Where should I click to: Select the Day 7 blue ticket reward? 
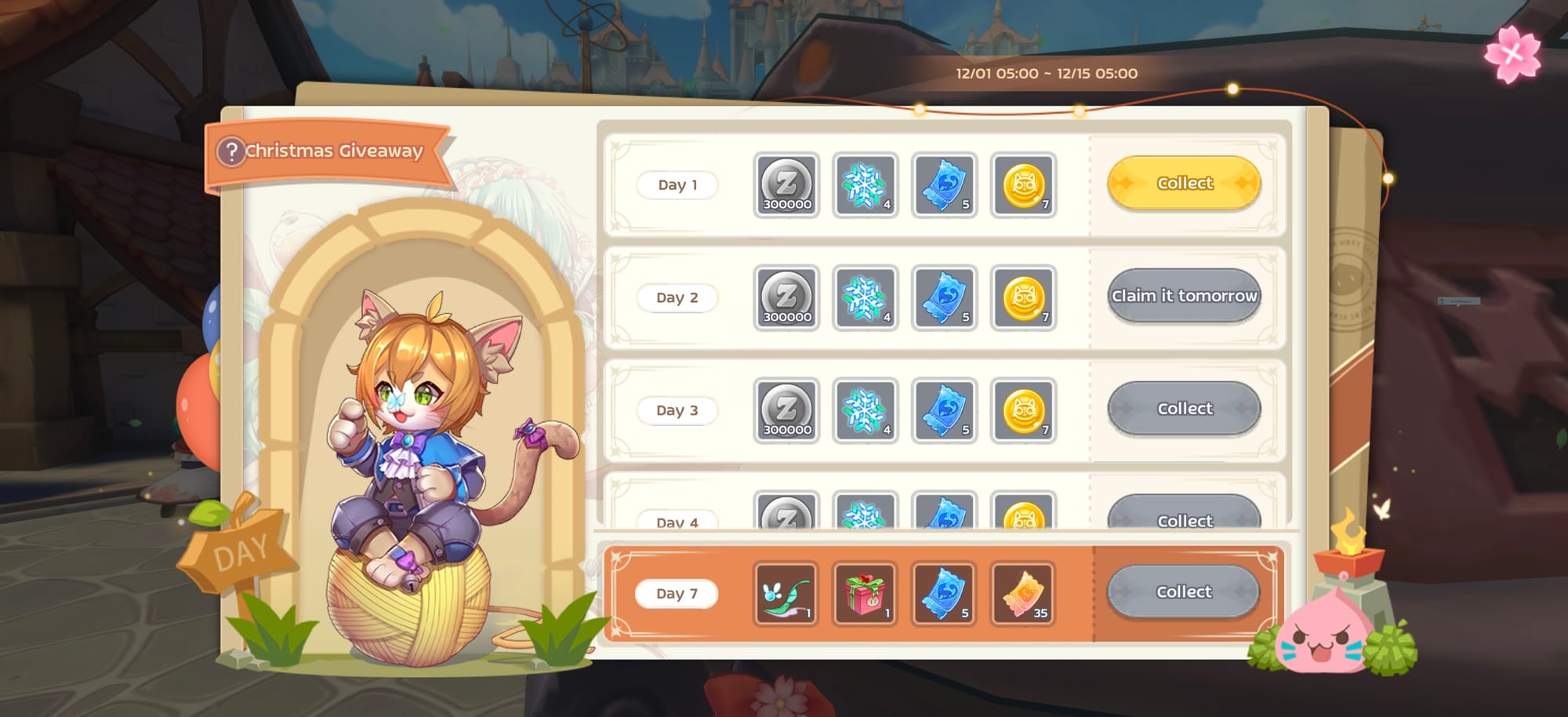[944, 594]
